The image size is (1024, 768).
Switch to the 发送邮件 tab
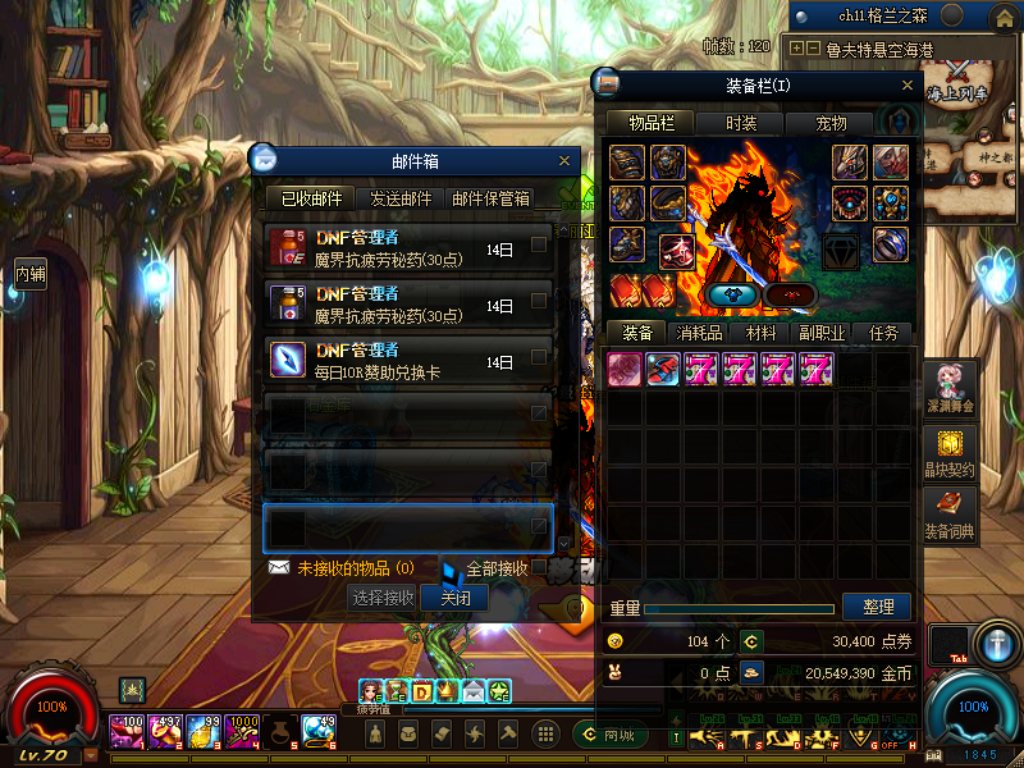click(400, 199)
